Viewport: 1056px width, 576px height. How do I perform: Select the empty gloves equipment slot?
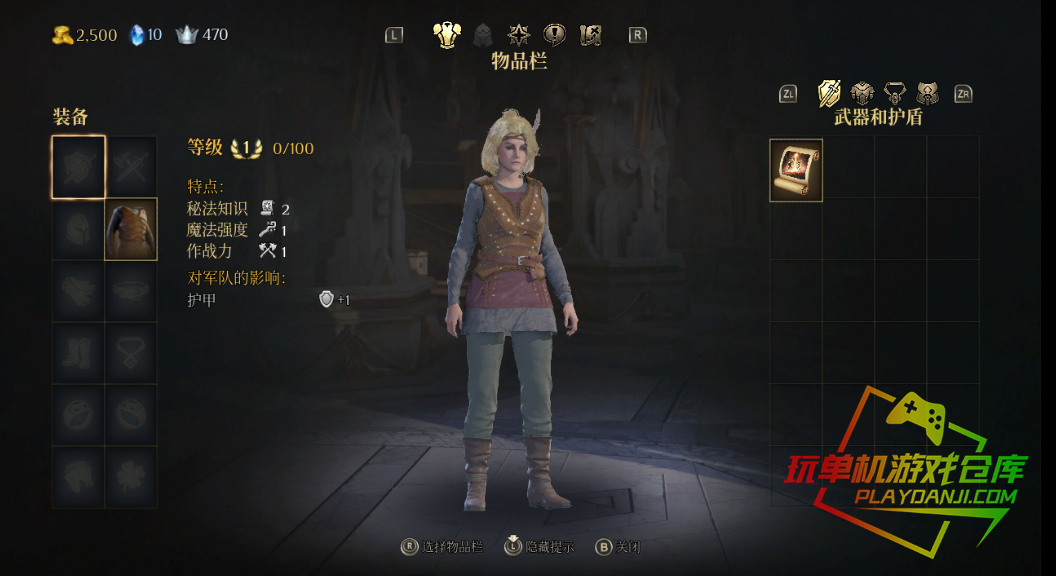[79, 291]
